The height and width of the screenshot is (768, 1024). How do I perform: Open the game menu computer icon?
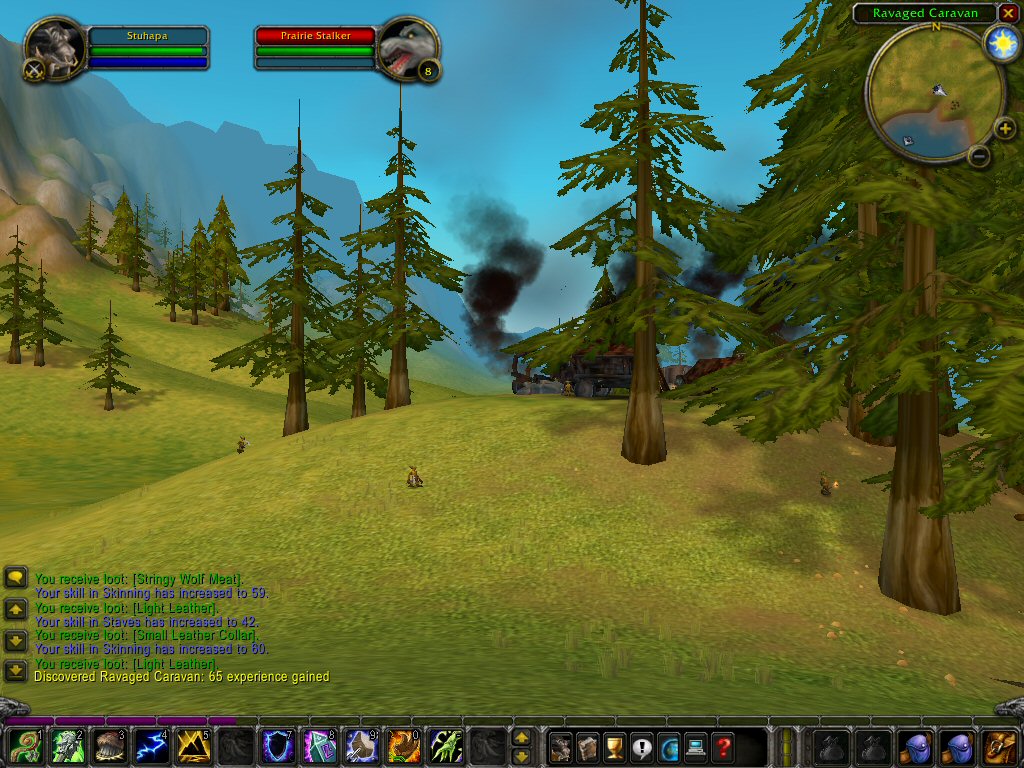pyautogui.click(x=695, y=746)
